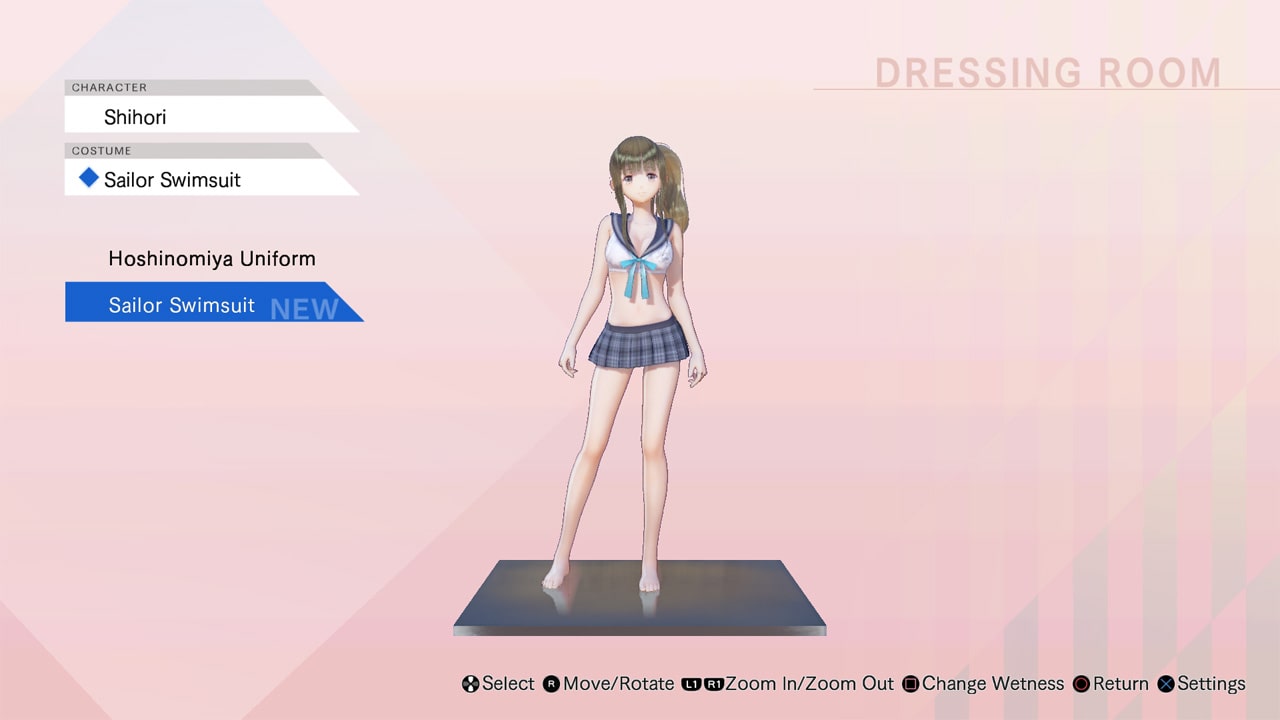1280x720 pixels.
Task: Click the DRESSING ROOM header
Action: click(x=1048, y=72)
